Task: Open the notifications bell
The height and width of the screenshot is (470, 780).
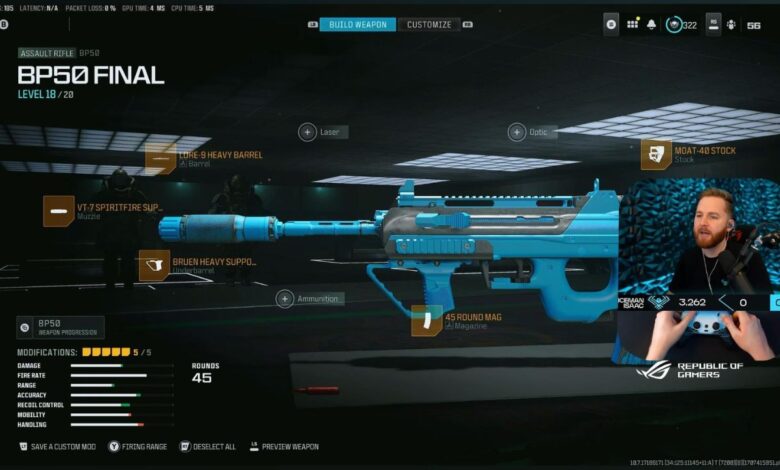Action: tap(651, 23)
